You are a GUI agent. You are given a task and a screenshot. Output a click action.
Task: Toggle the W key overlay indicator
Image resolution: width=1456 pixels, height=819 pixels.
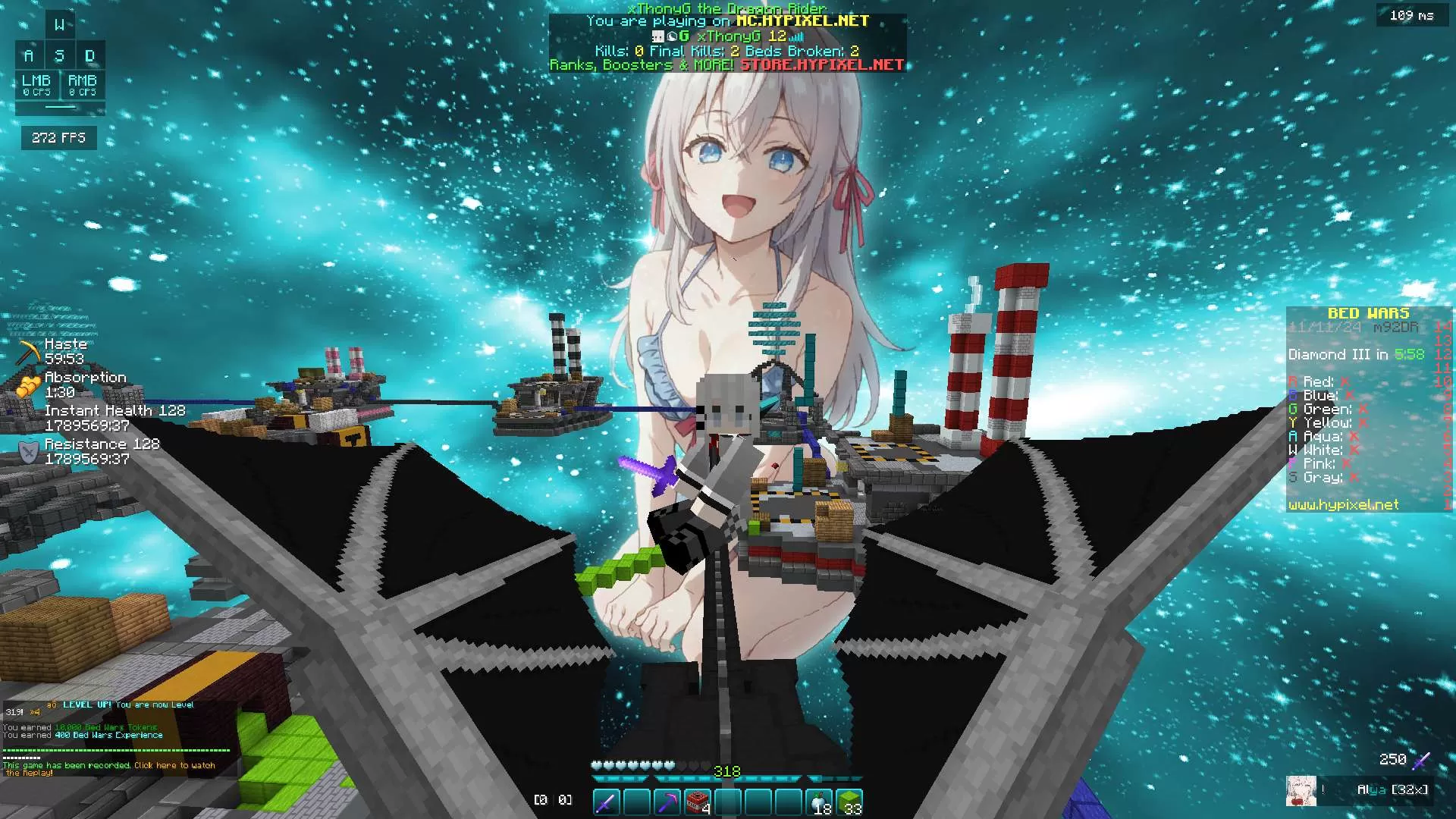coord(61,24)
